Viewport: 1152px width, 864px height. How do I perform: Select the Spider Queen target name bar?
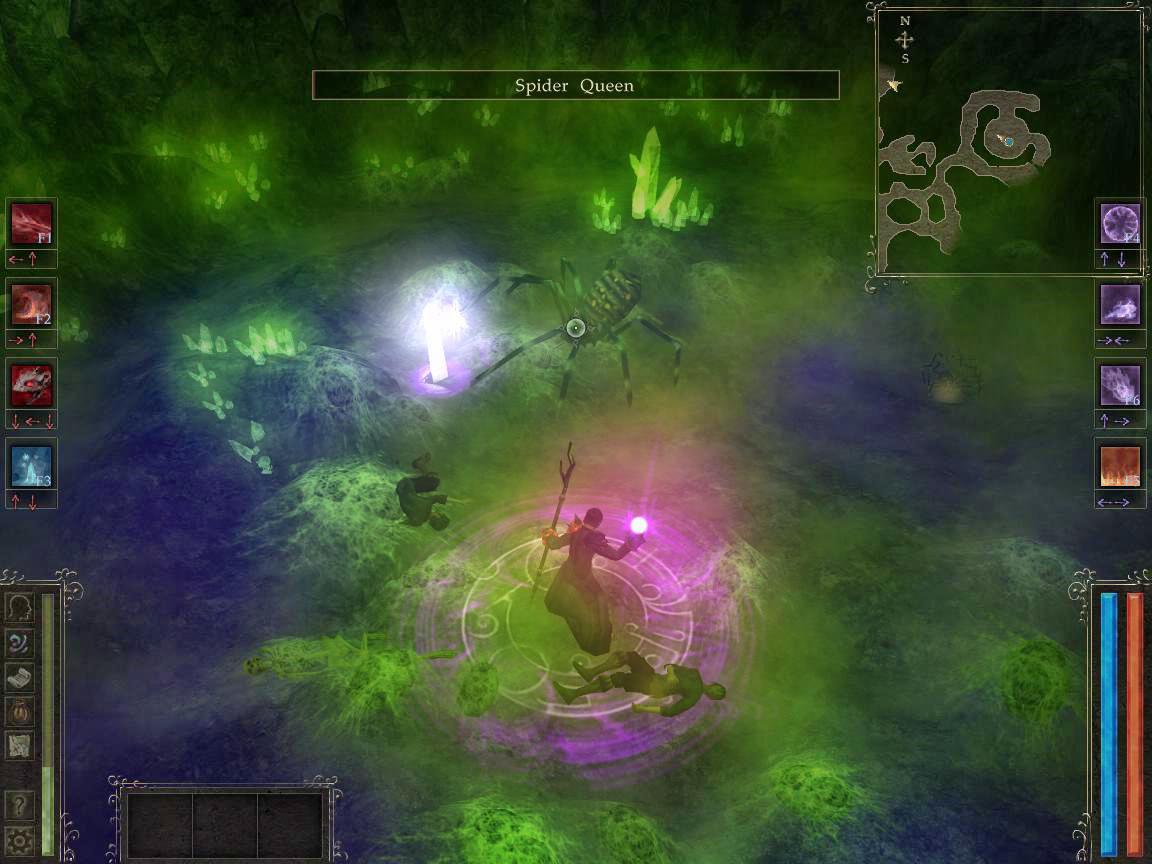tap(575, 86)
